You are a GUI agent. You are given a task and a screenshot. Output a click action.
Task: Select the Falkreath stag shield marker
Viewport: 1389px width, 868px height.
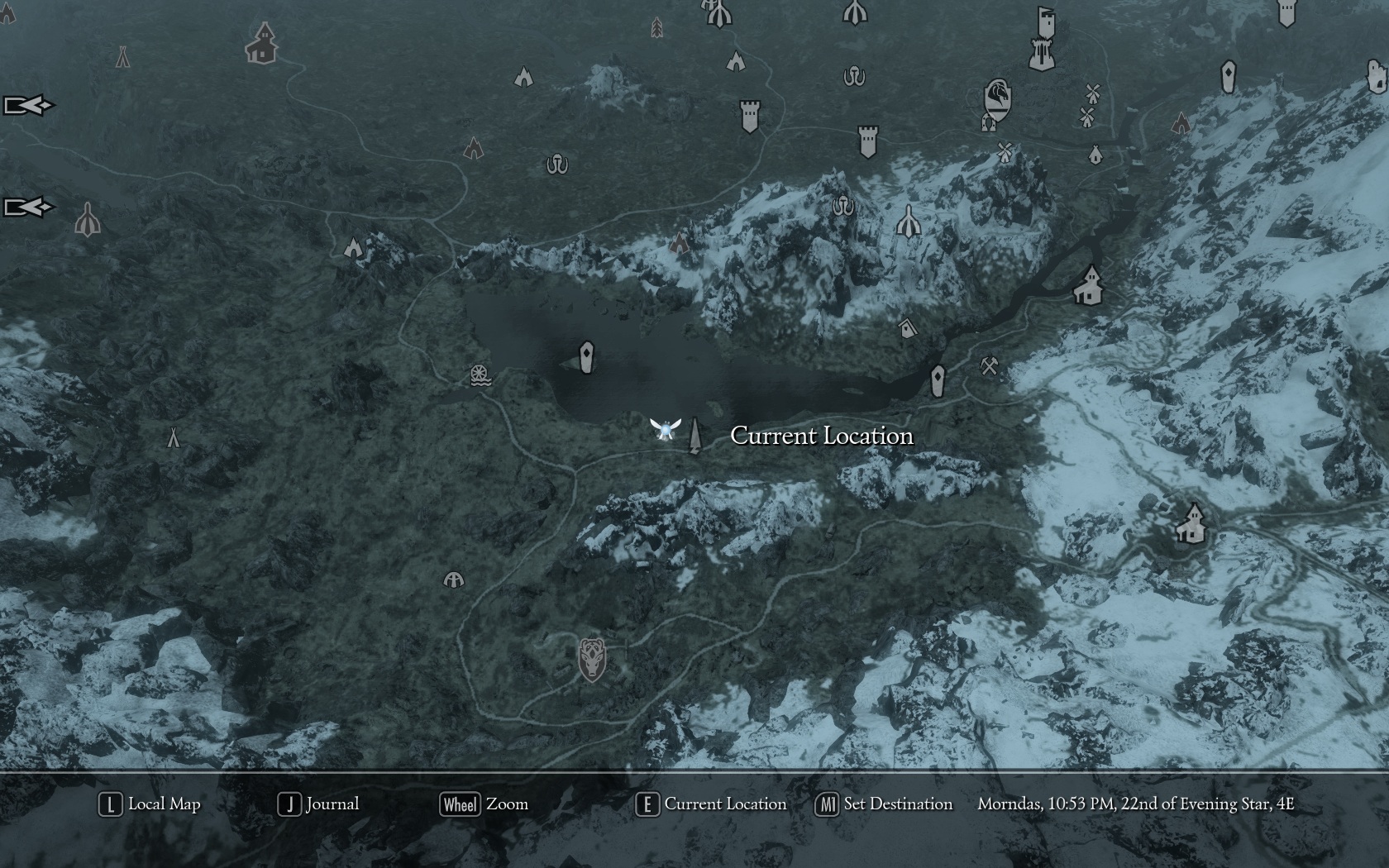[x=591, y=659]
